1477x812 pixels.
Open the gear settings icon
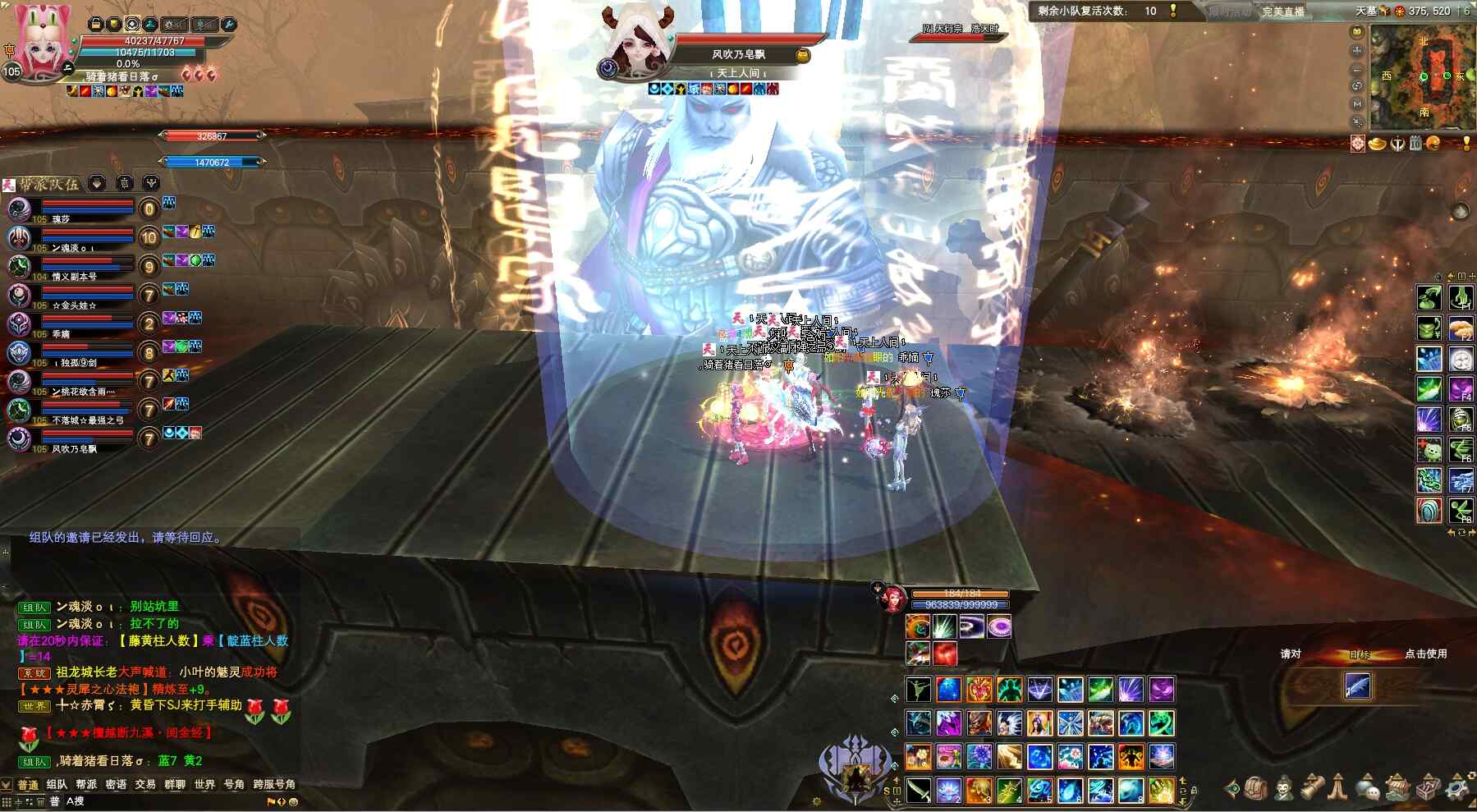pyautogui.click(x=1457, y=789)
